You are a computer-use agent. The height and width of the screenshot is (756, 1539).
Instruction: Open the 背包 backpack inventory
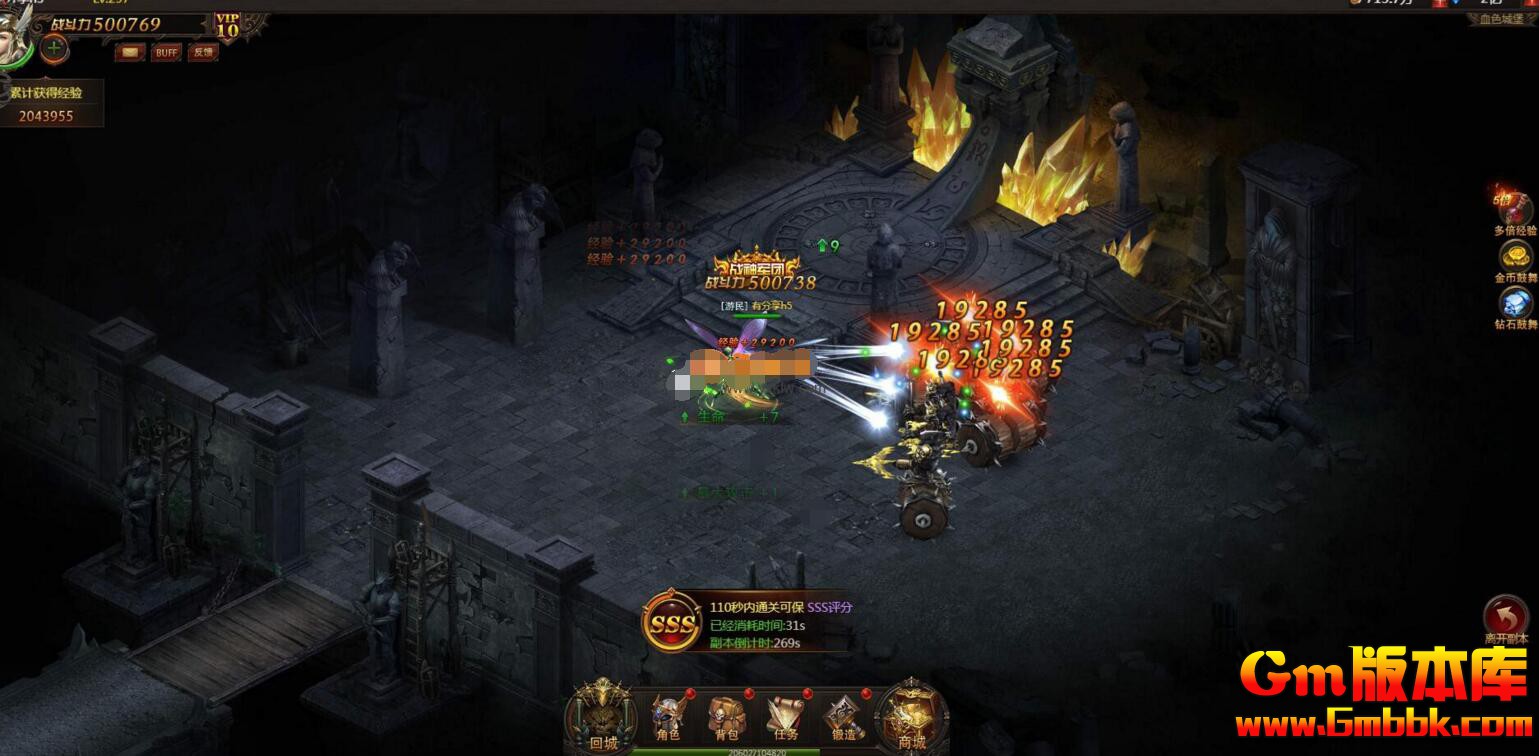click(724, 716)
